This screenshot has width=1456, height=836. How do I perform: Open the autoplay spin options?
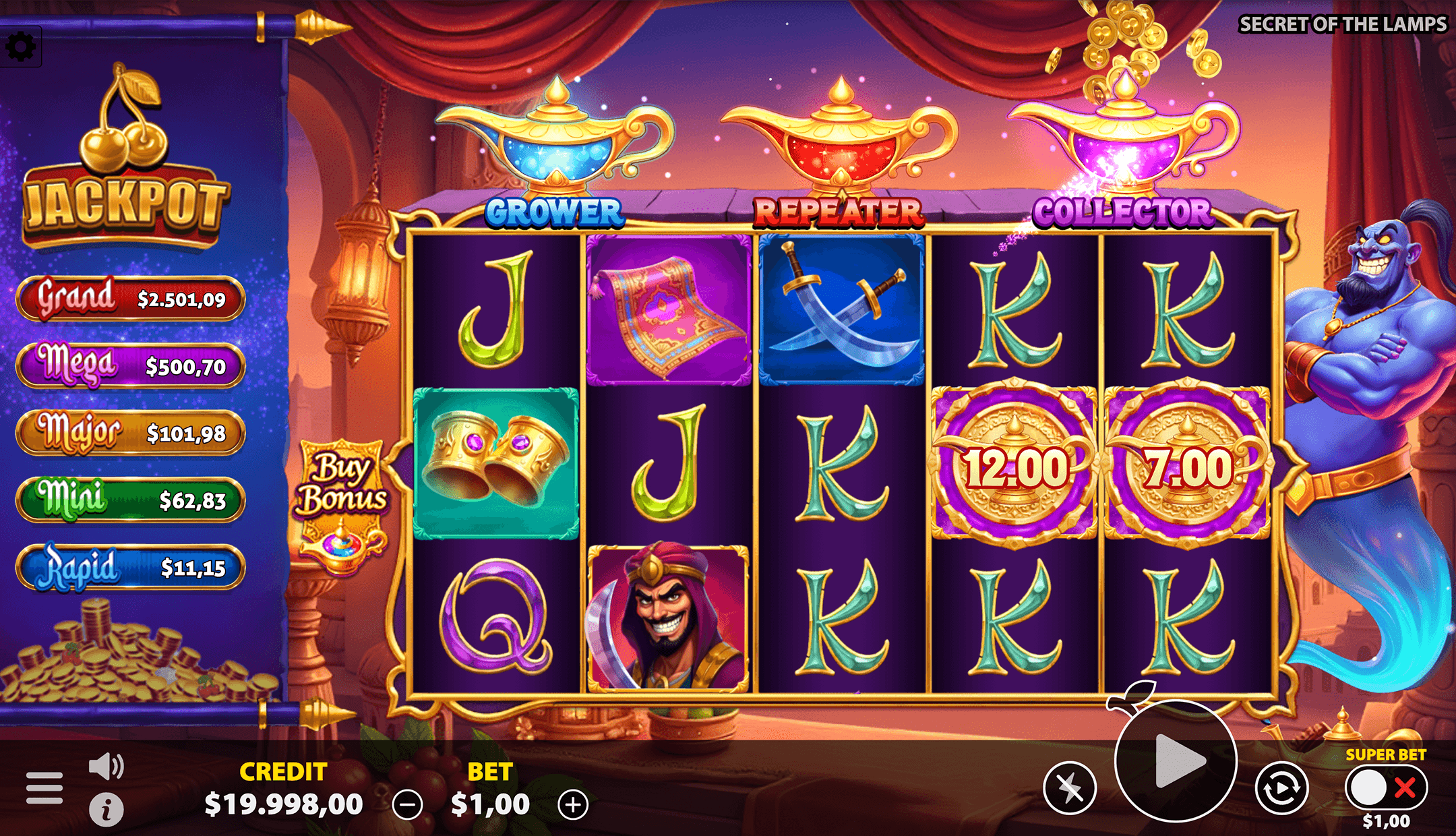(1281, 787)
